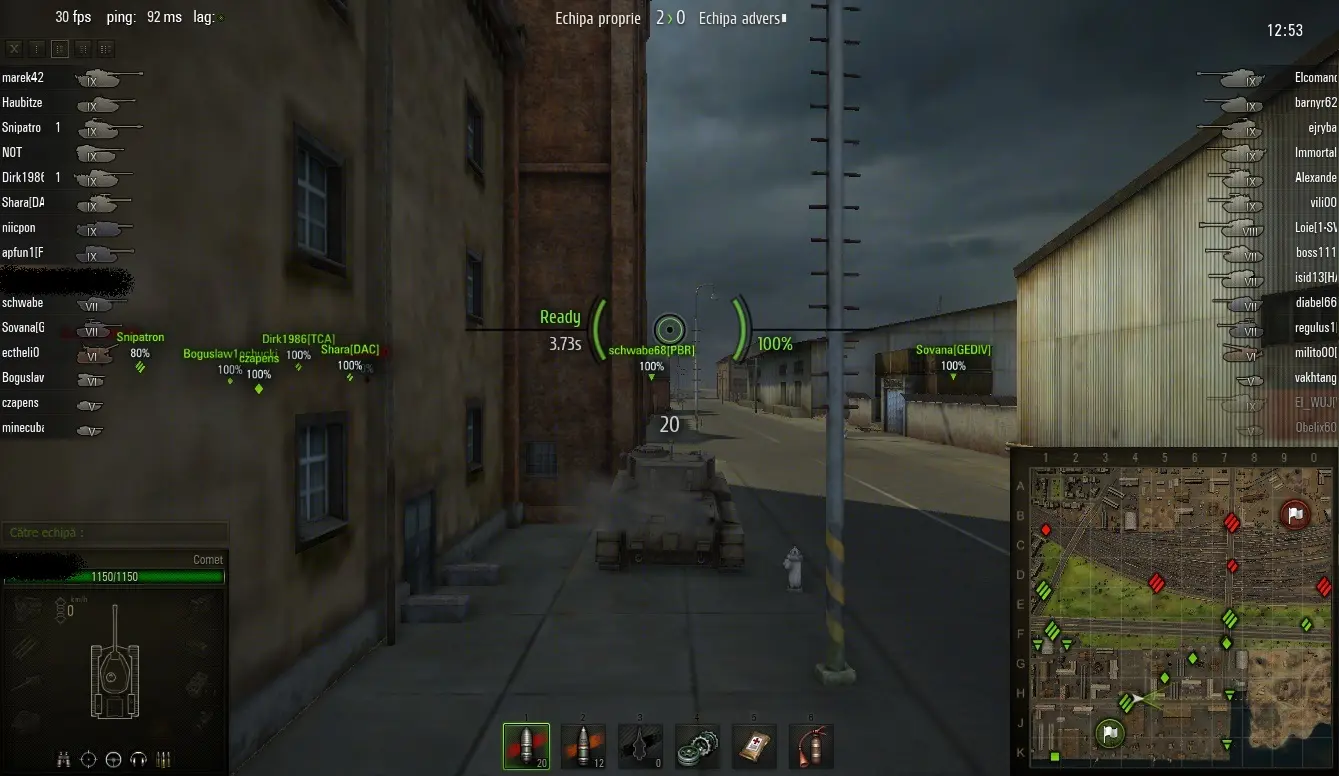Click the allied base flag on minimap
1339x776 pixels.
(x=1109, y=733)
